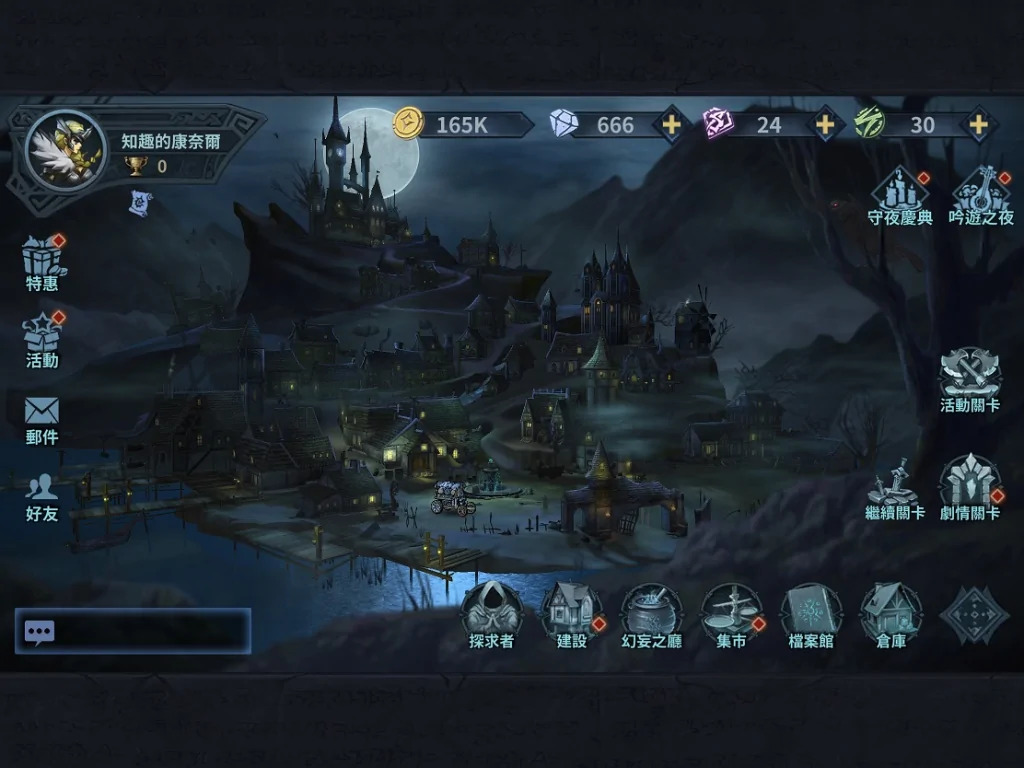Add more purple tickets with the plus button
Image resolution: width=1024 pixels, height=768 pixels.
tap(824, 124)
